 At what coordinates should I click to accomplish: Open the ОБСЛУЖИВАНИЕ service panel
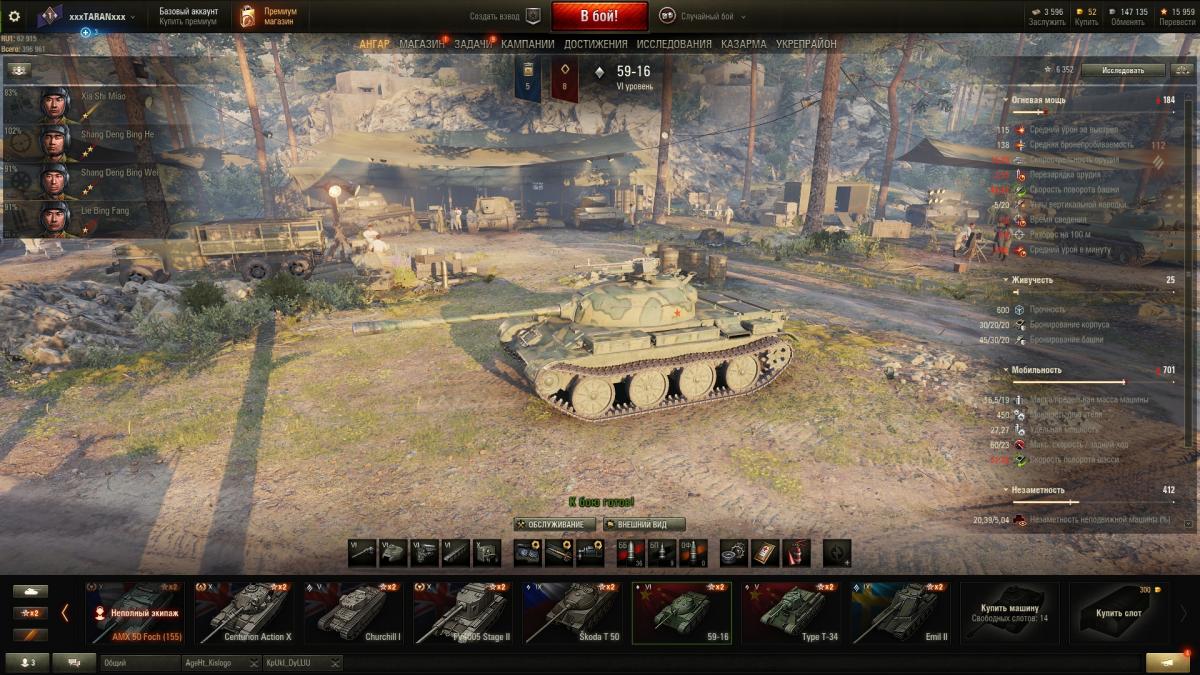(555, 524)
